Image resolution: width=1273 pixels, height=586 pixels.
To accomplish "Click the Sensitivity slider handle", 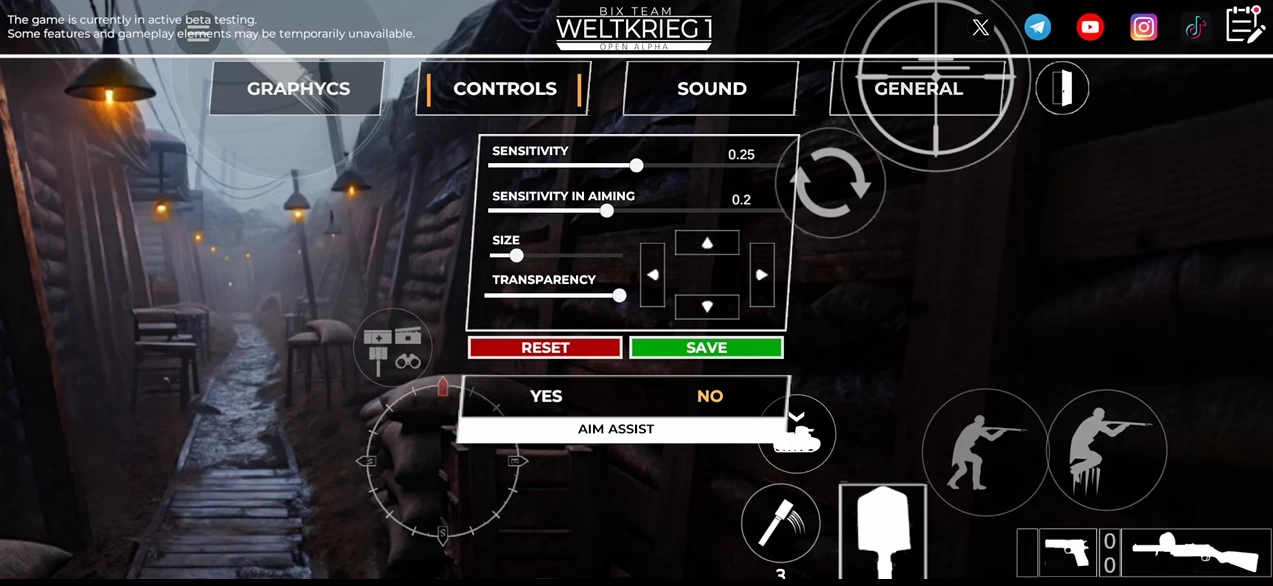I will coord(636,165).
